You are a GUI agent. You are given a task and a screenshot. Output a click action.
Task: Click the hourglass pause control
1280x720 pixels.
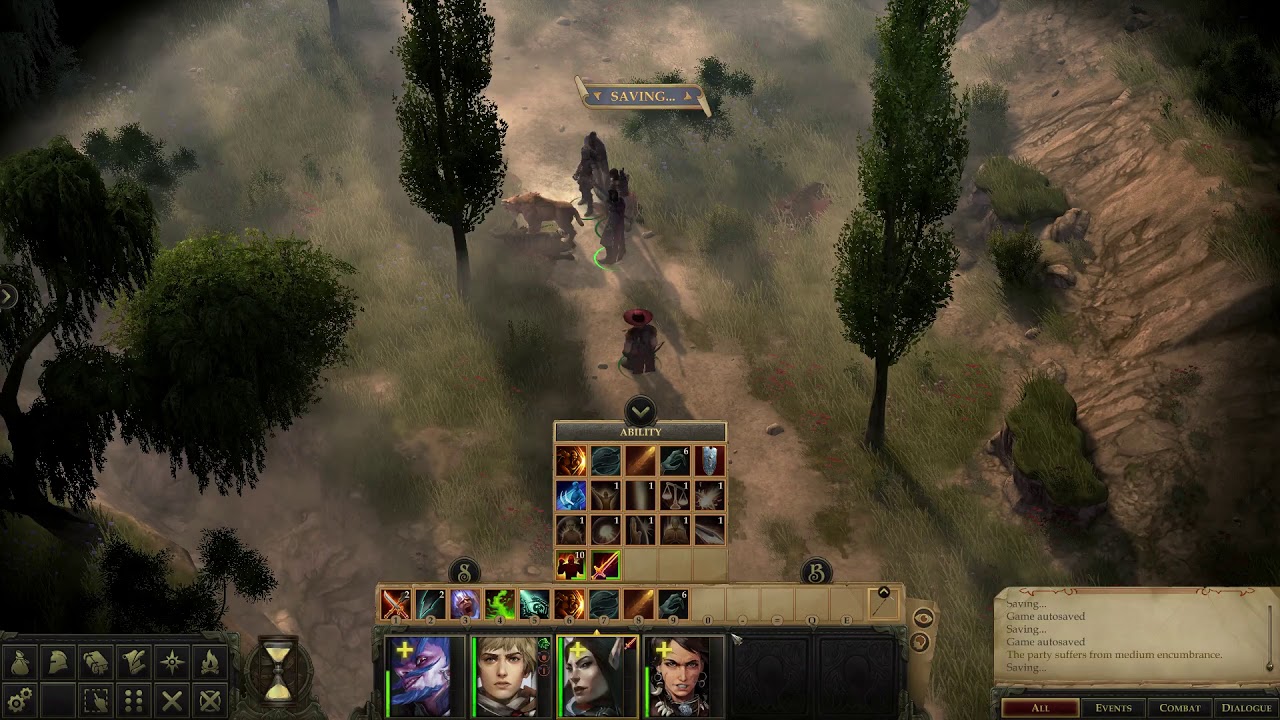point(279,667)
